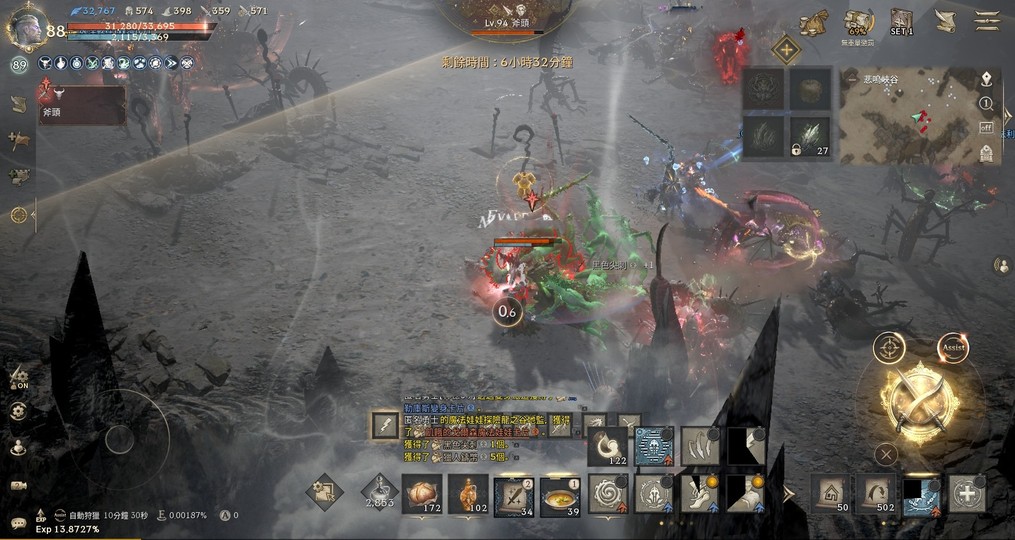
Task: Open the quest scroll icon
Action: [x=944, y=21]
